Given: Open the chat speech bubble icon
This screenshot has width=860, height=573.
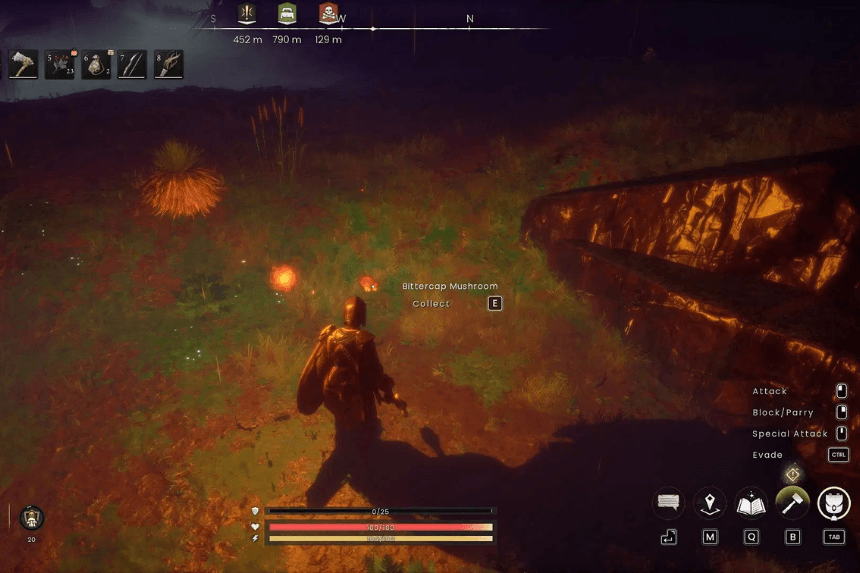Looking at the screenshot, I should click(668, 503).
